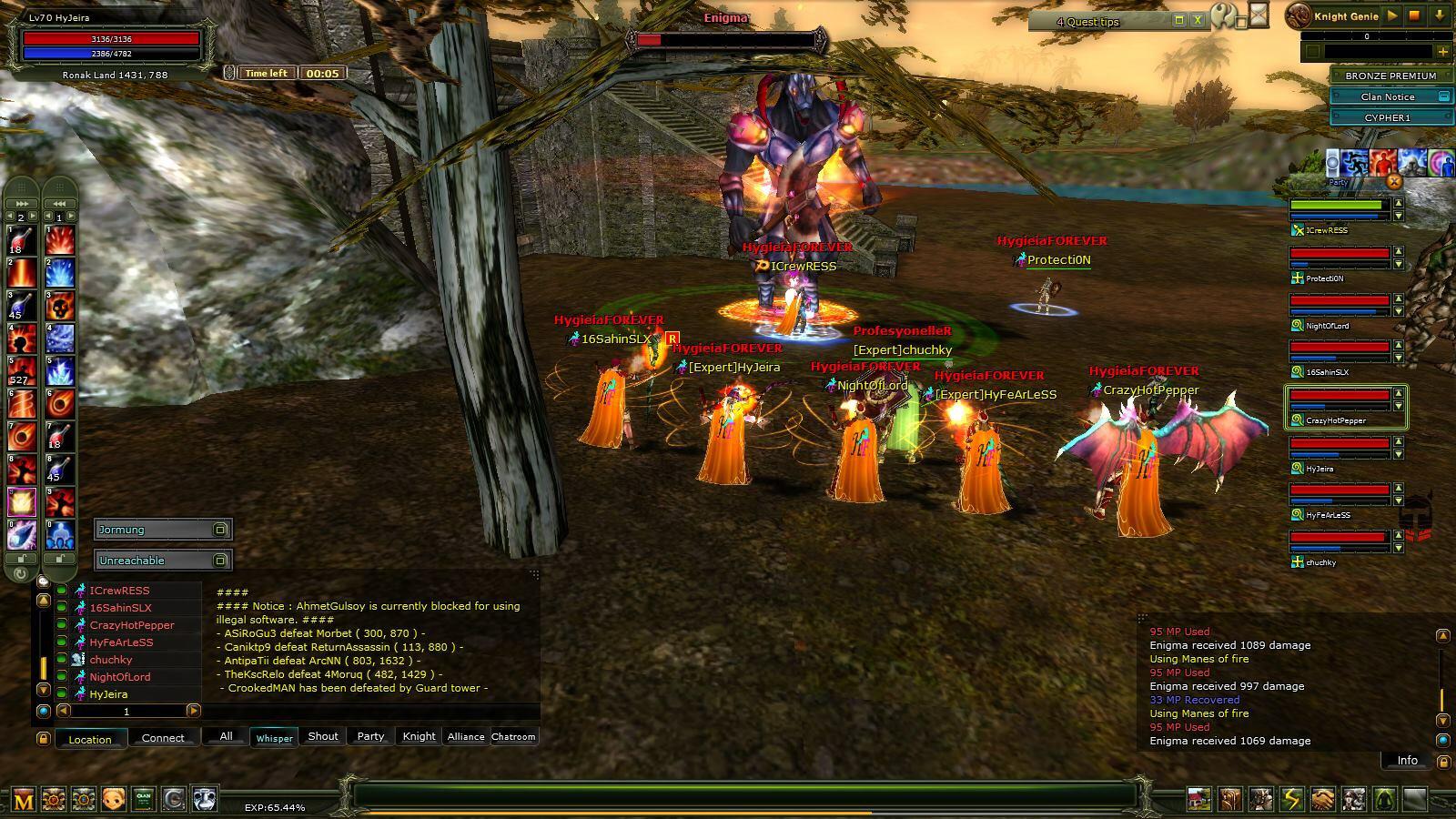Show the Chatroom tab
The width and height of the screenshot is (1456, 819).
click(513, 736)
